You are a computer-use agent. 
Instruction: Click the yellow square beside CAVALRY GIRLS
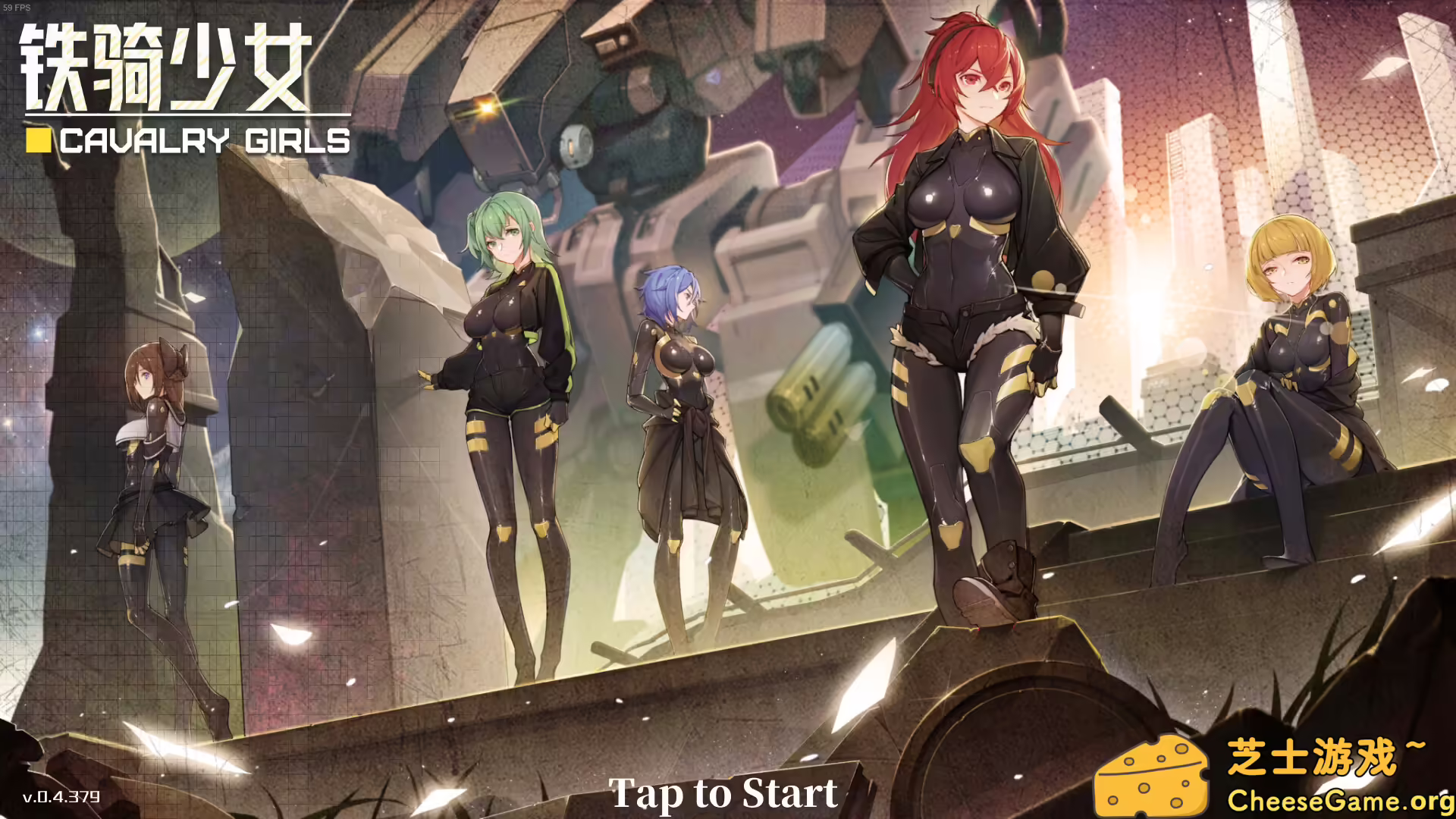tap(37, 140)
